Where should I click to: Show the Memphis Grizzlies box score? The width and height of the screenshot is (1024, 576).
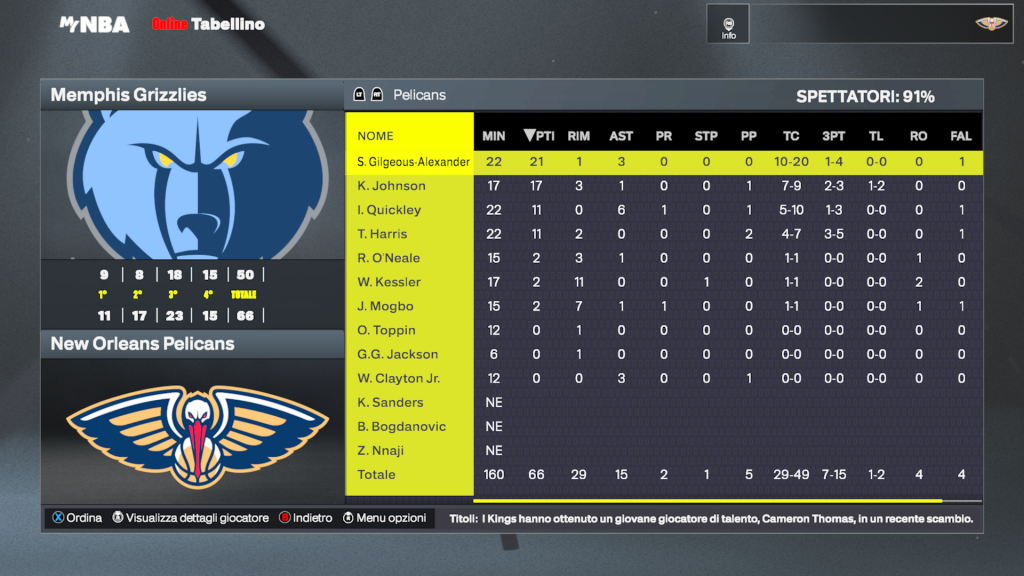192,95
